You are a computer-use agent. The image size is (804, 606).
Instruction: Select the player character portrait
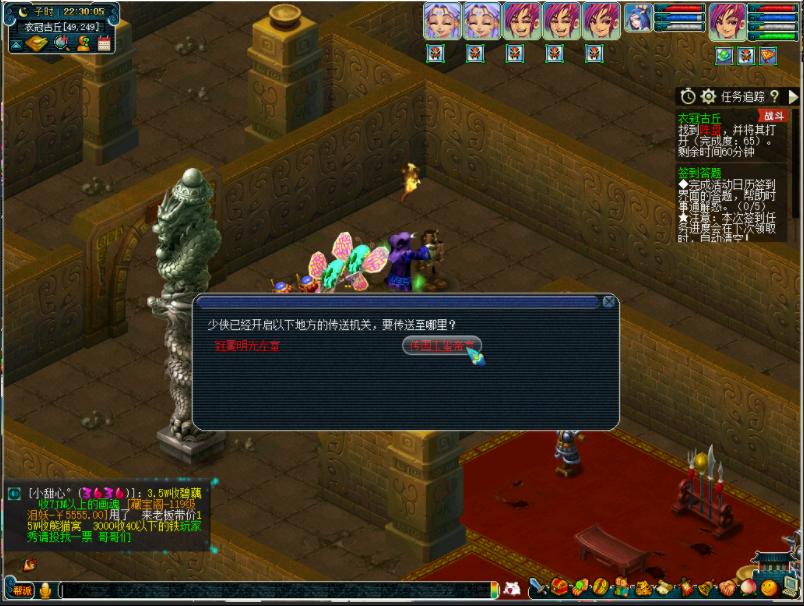pos(727,20)
